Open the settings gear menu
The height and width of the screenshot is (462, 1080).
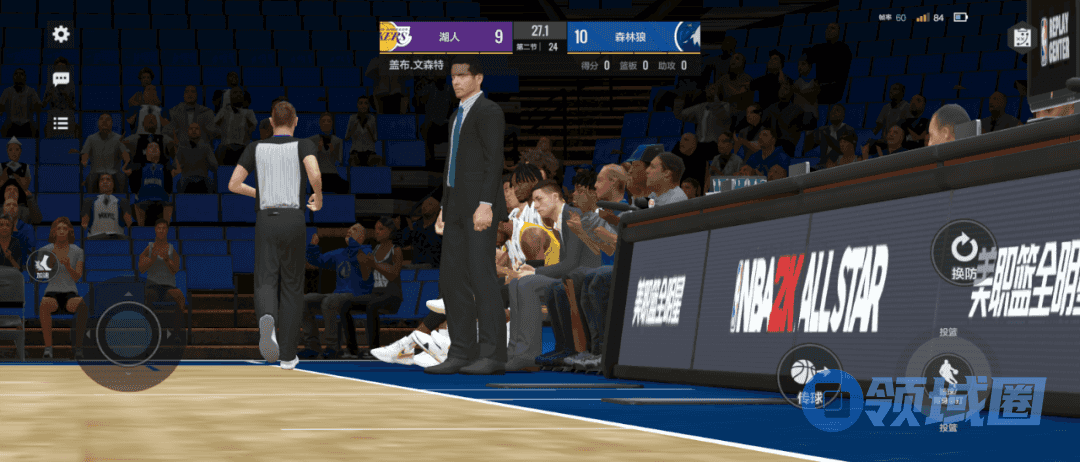click(61, 34)
